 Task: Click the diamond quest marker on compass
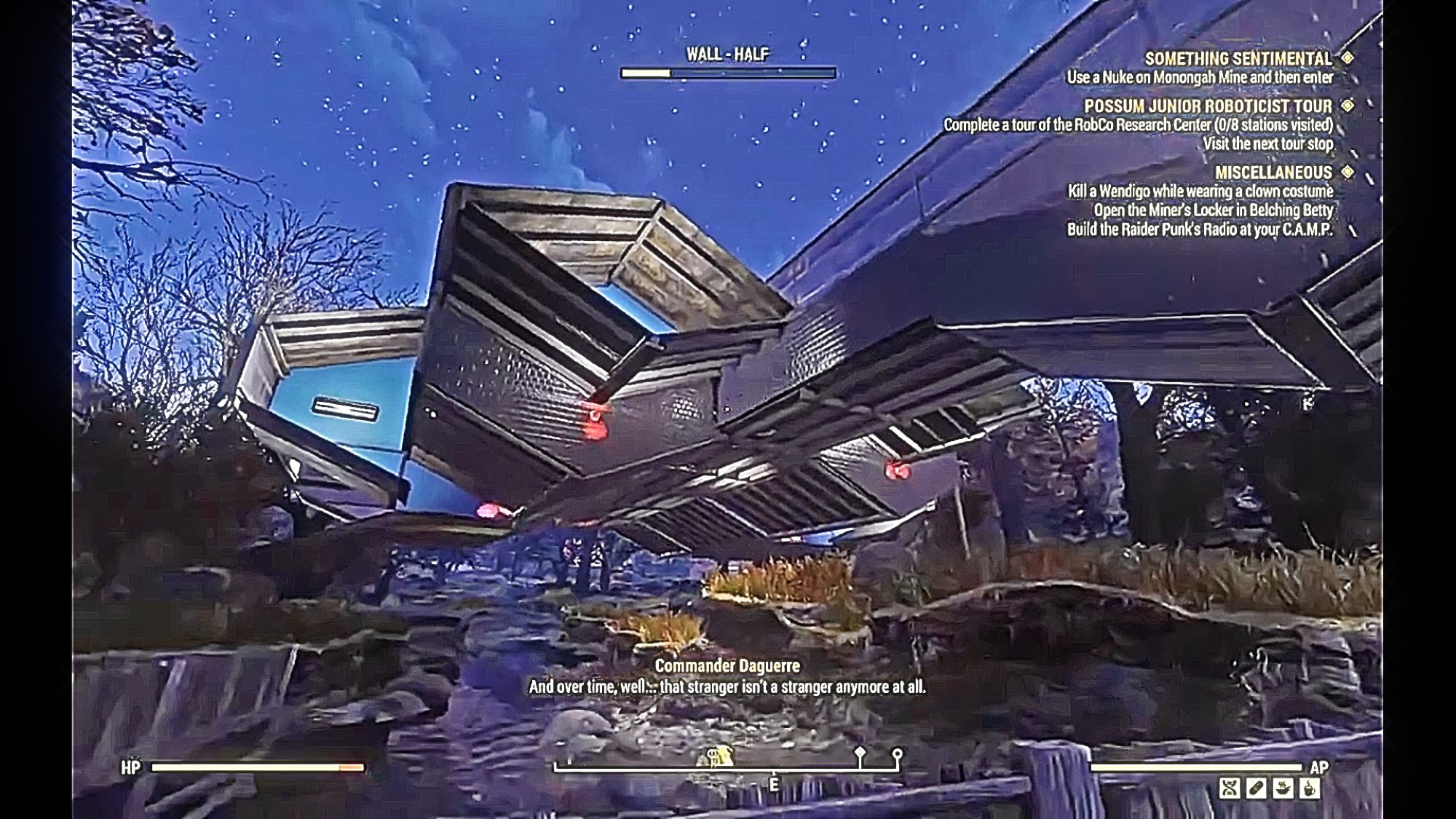click(x=860, y=753)
